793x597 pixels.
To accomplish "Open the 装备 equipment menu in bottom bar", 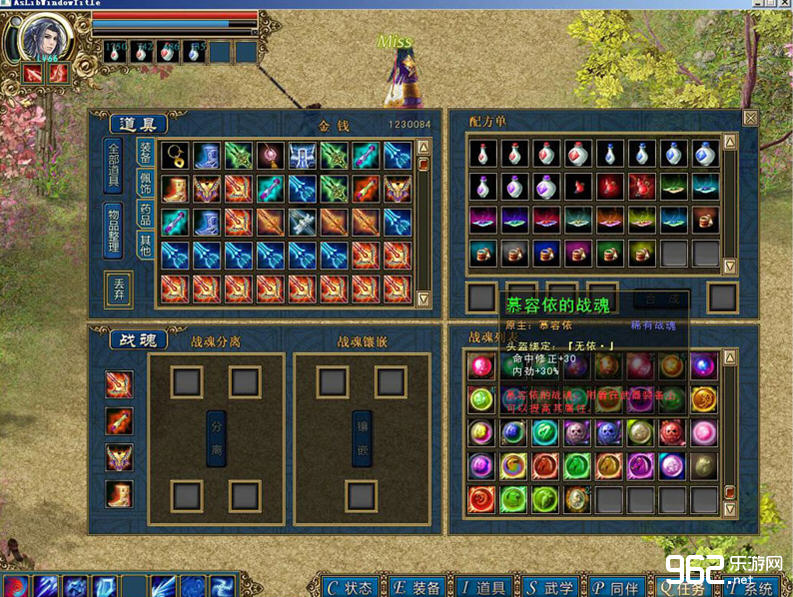I will click(417, 587).
